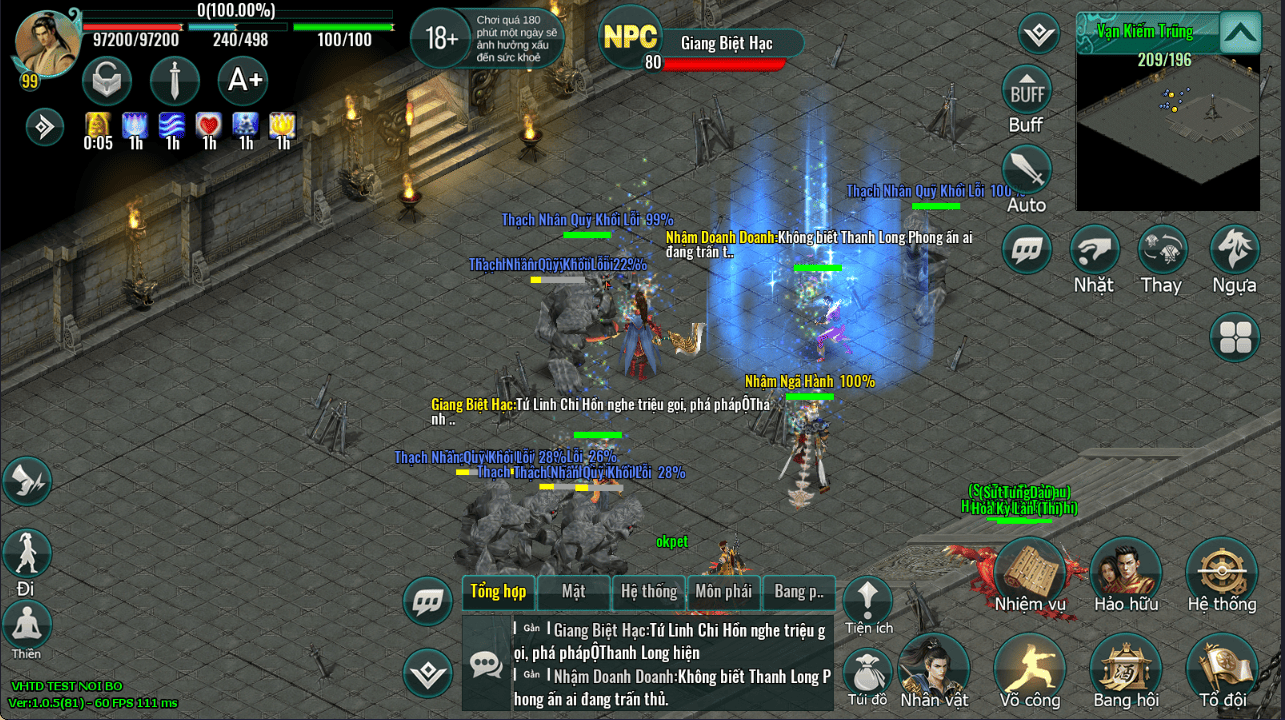Image resolution: width=1285 pixels, height=720 pixels.
Task: Click the Thay swap button
Action: click(1162, 250)
